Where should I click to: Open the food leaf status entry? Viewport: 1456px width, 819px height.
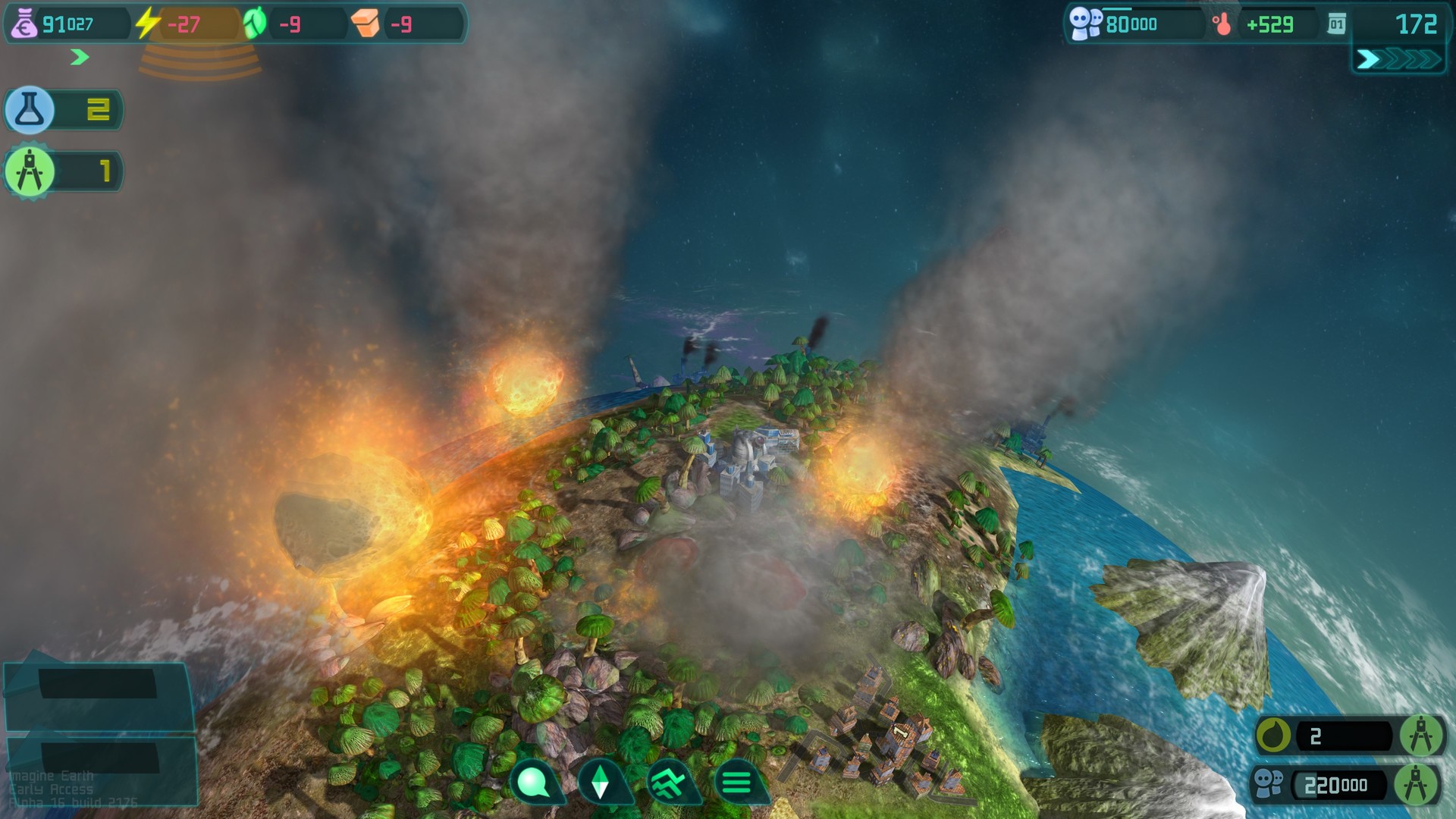tap(254, 24)
